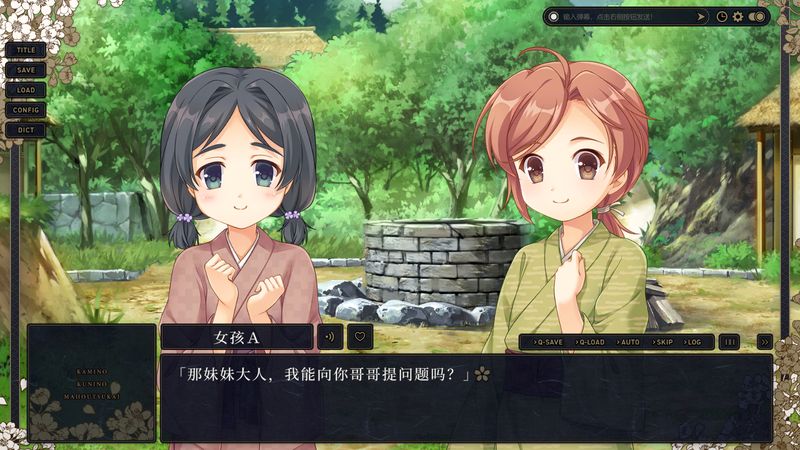
Task: Open the DICT dictionary
Action: point(26,129)
